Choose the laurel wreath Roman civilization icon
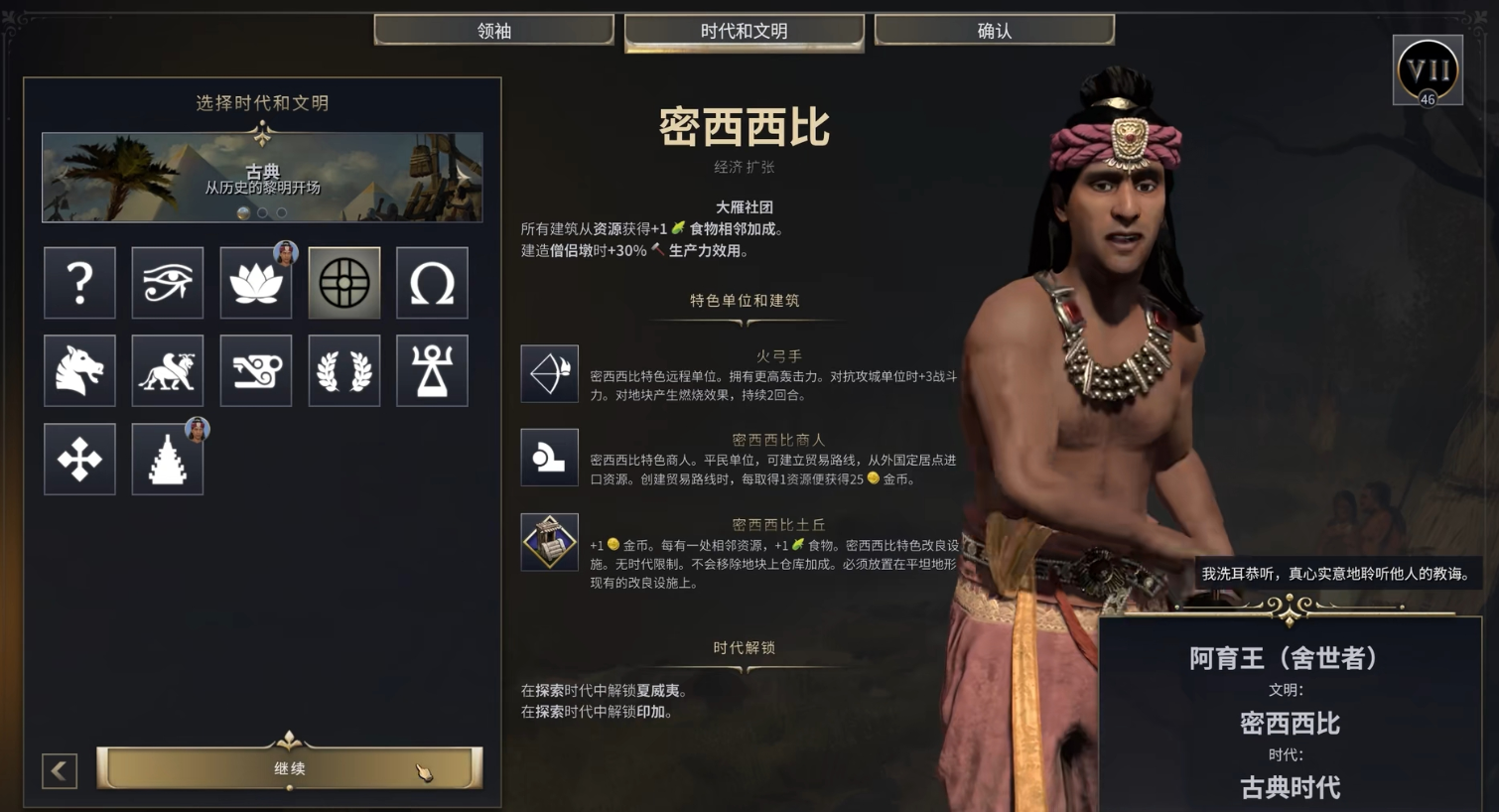Image resolution: width=1499 pixels, height=812 pixels. [x=343, y=370]
